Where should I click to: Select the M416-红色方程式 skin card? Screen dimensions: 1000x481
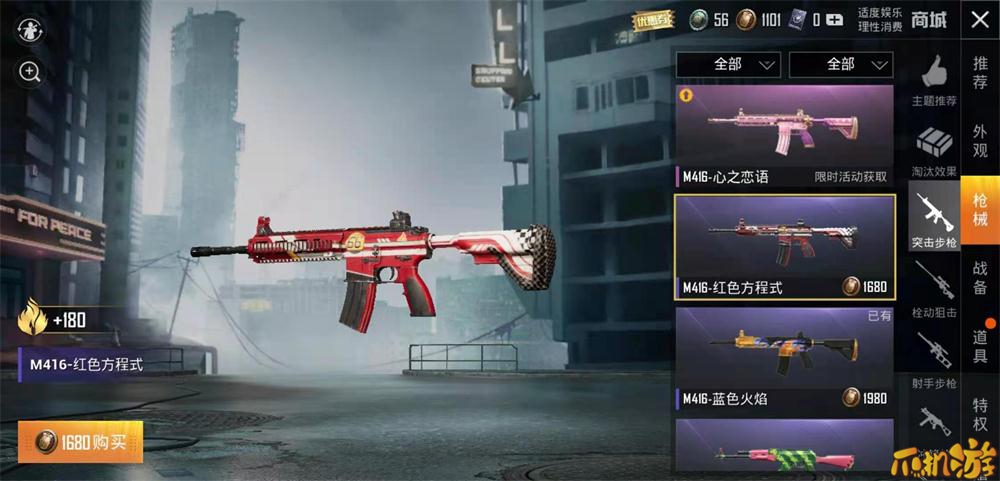tap(784, 247)
